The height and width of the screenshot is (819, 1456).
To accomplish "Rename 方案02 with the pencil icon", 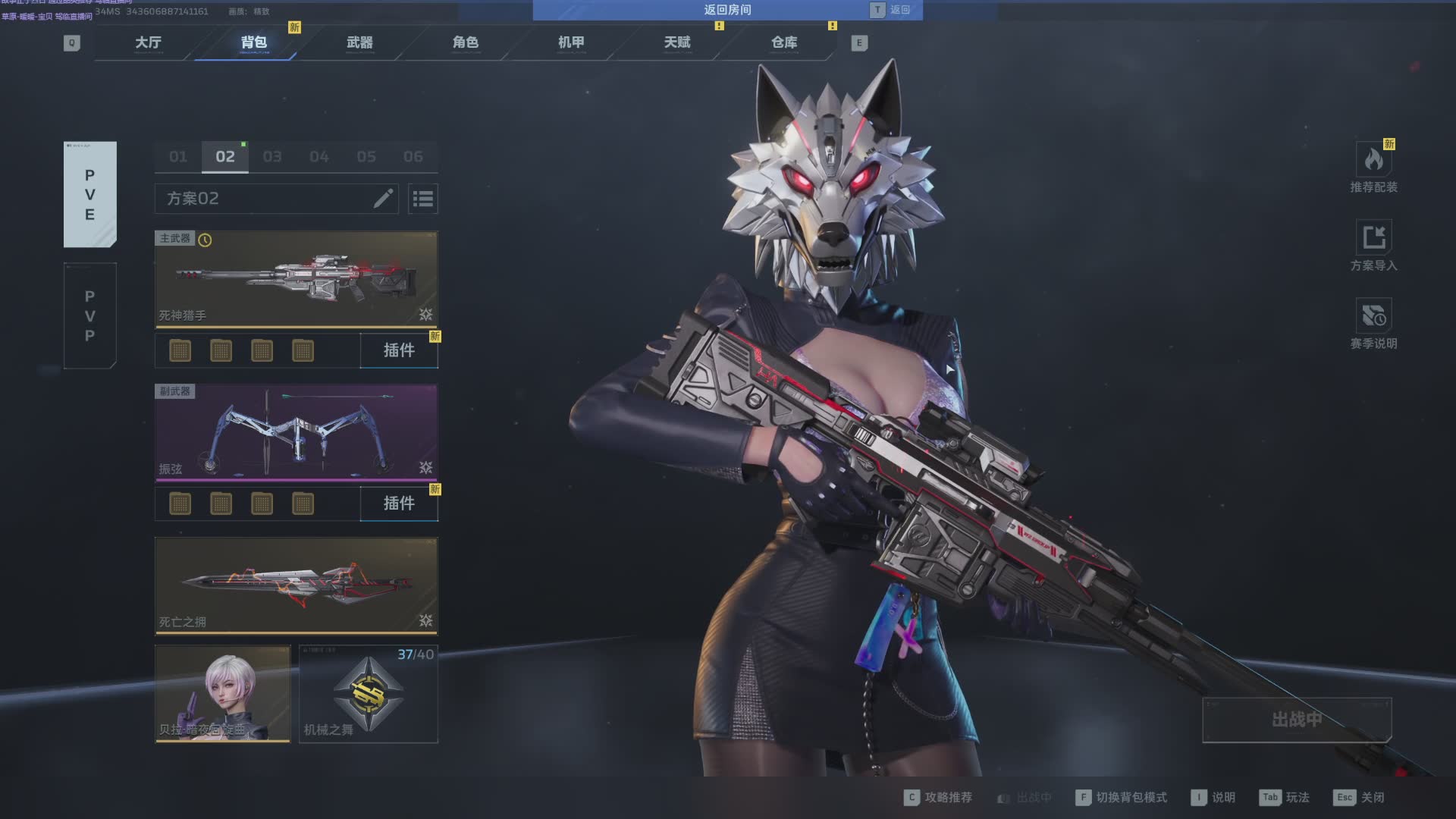I will (383, 199).
